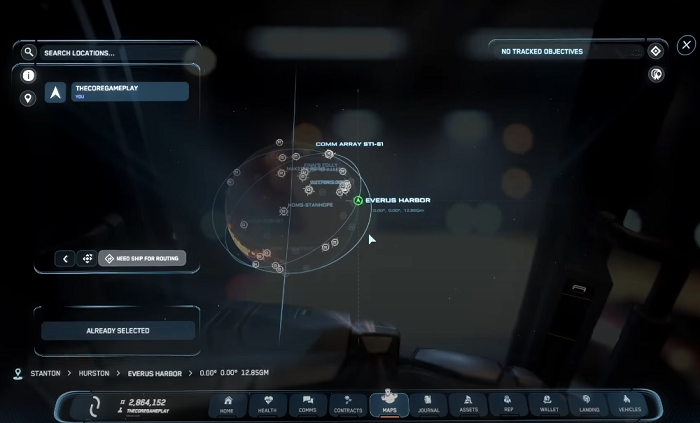Switch to the location pin tab

click(x=28, y=98)
